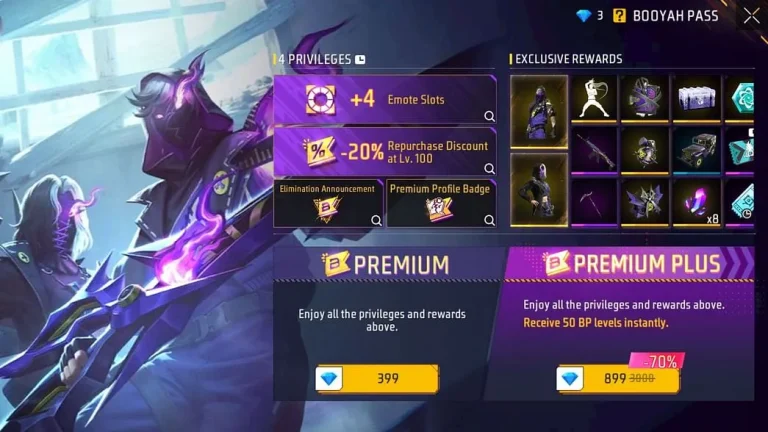Select the purple crystal x8 reward
The image size is (768, 432).
pos(697,202)
